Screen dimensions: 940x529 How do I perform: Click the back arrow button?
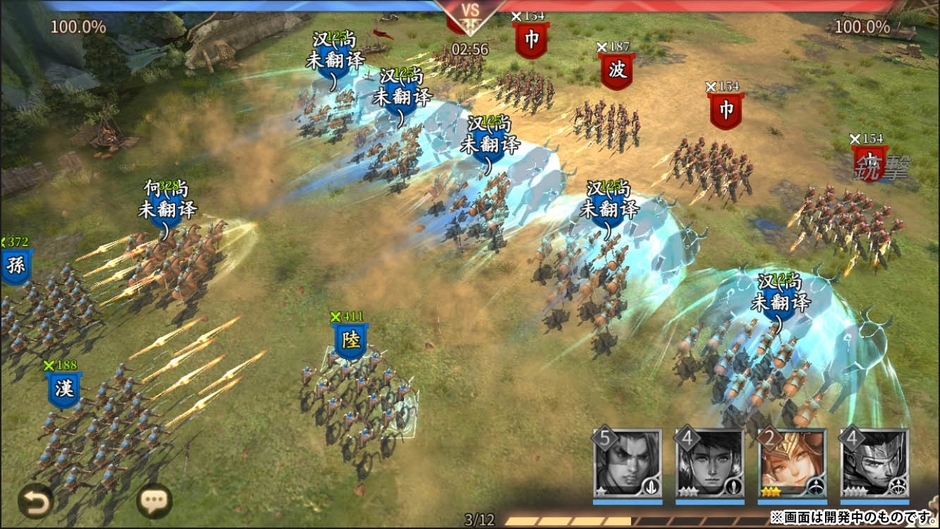35,499
